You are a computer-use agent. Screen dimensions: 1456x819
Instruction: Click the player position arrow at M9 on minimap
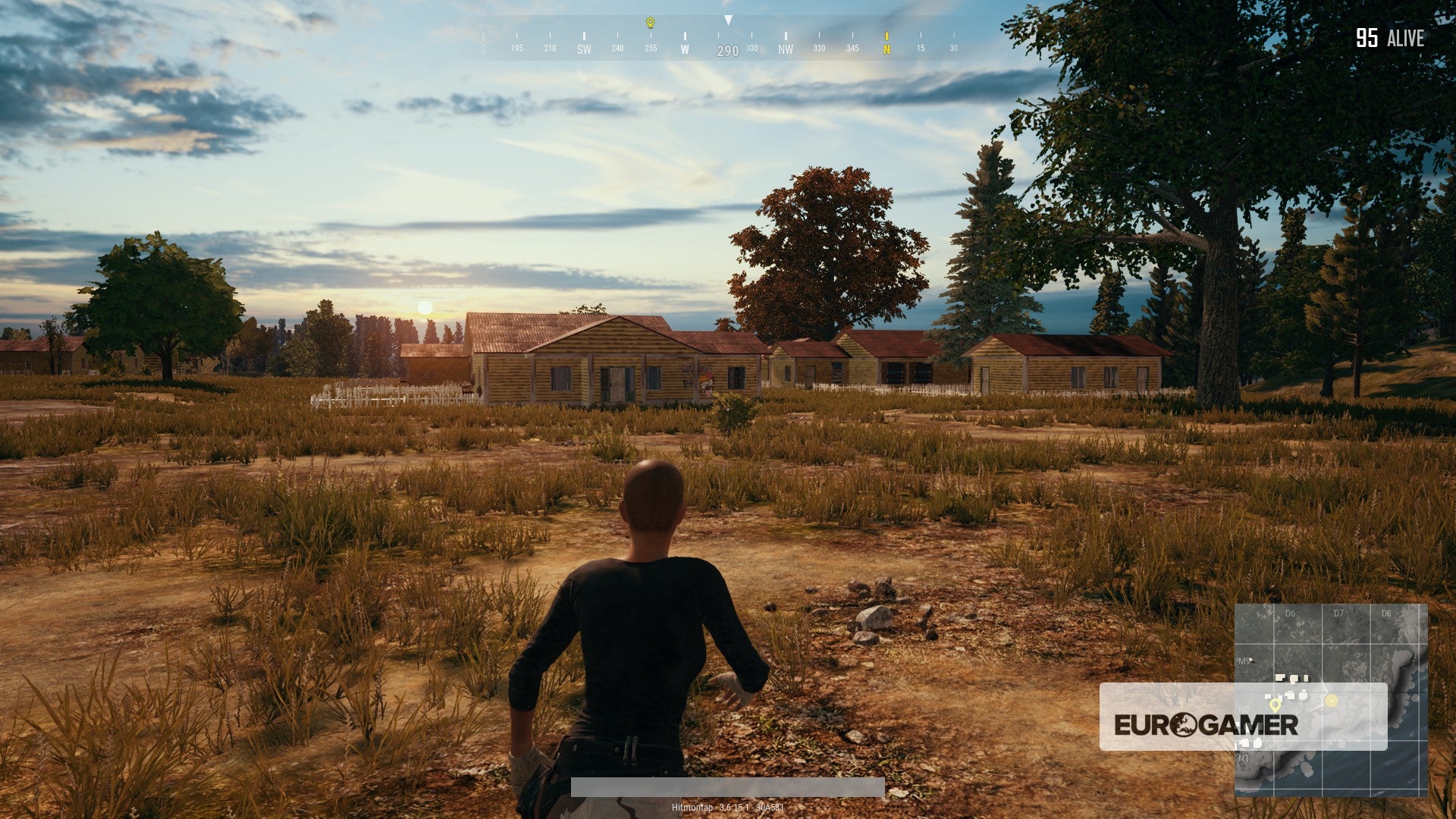(x=1250, y=660)
